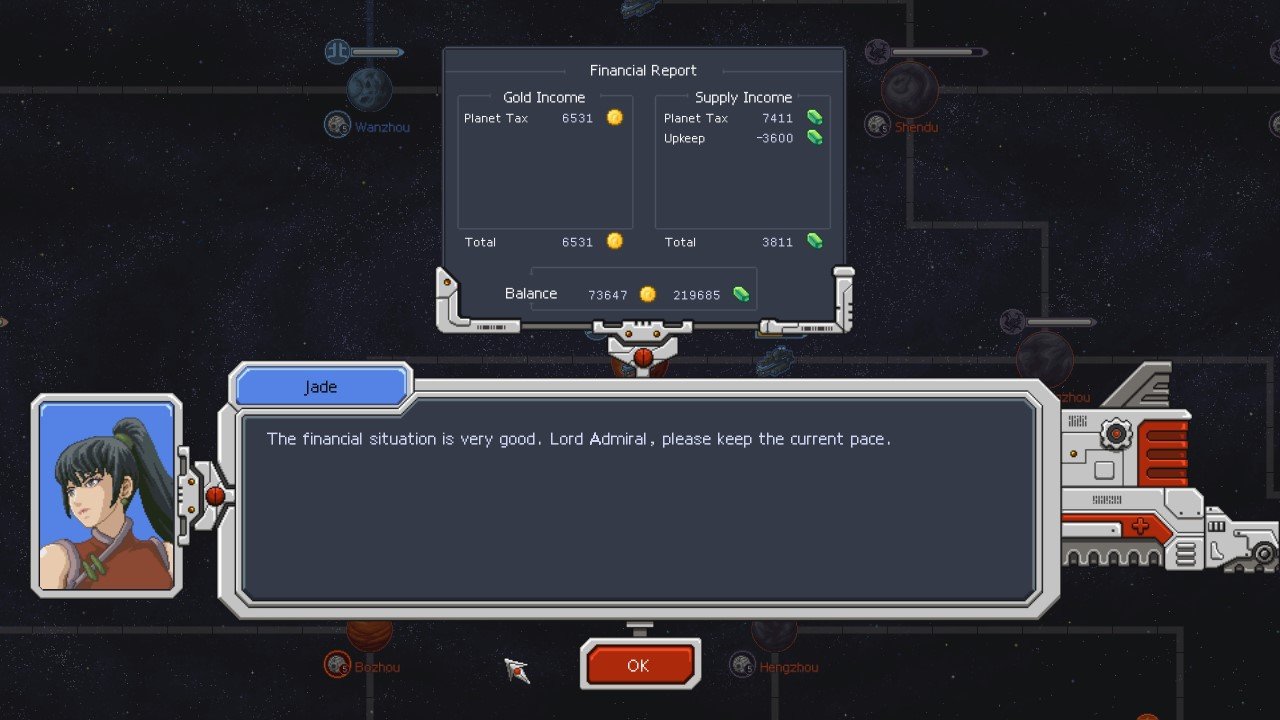Click the Jade name tab
1280x720 pixels.
click(x=320, y=386)
